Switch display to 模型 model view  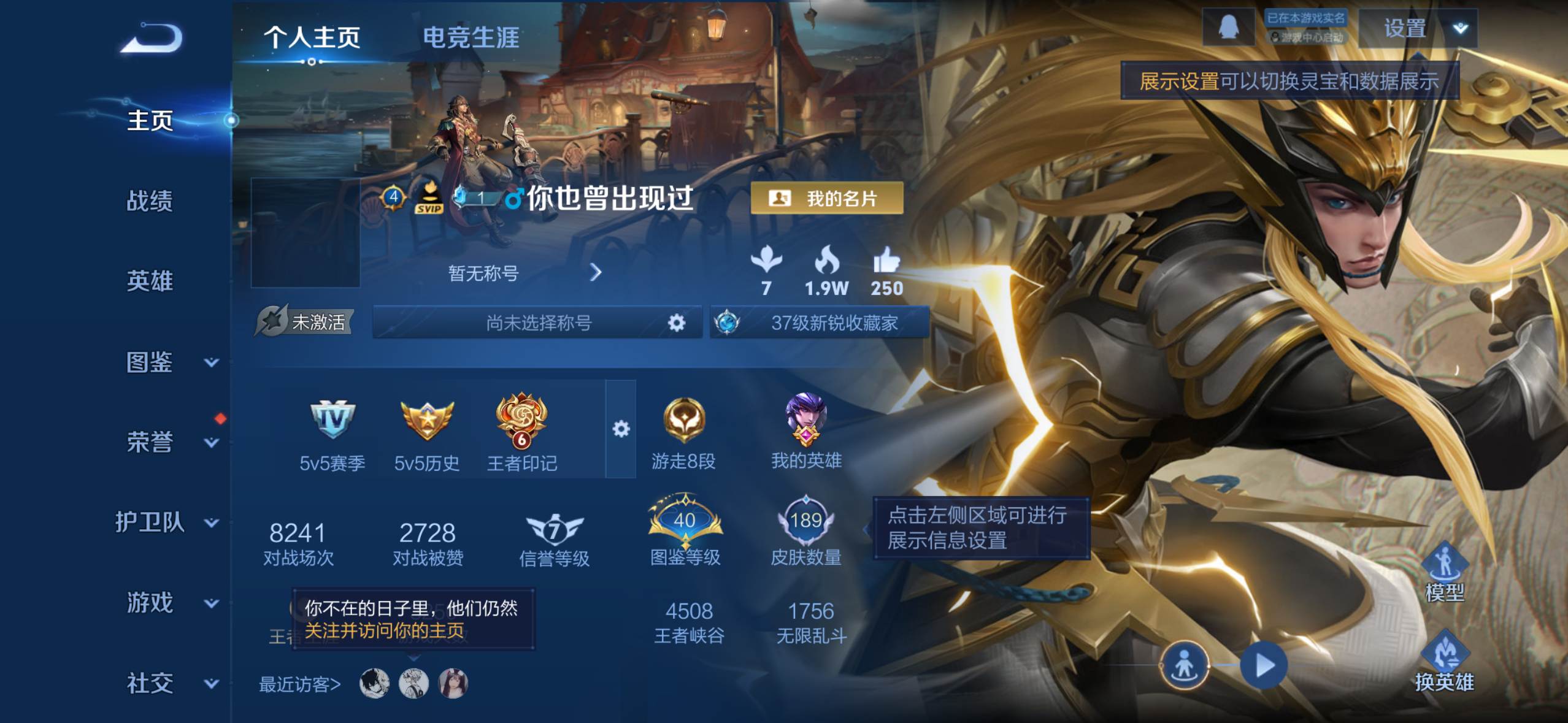[1444, 572]
